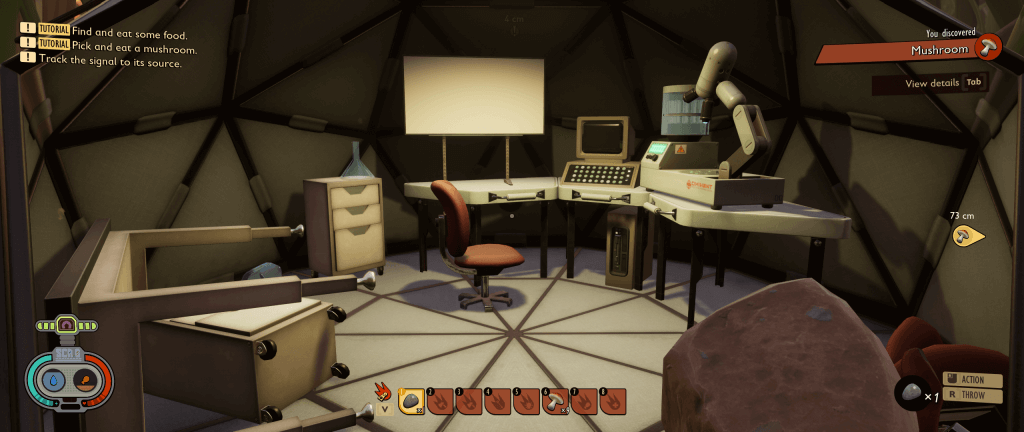Click the flame hotbar toggle icon
This screenshot has width=1024, height=432.
(383, 392)
